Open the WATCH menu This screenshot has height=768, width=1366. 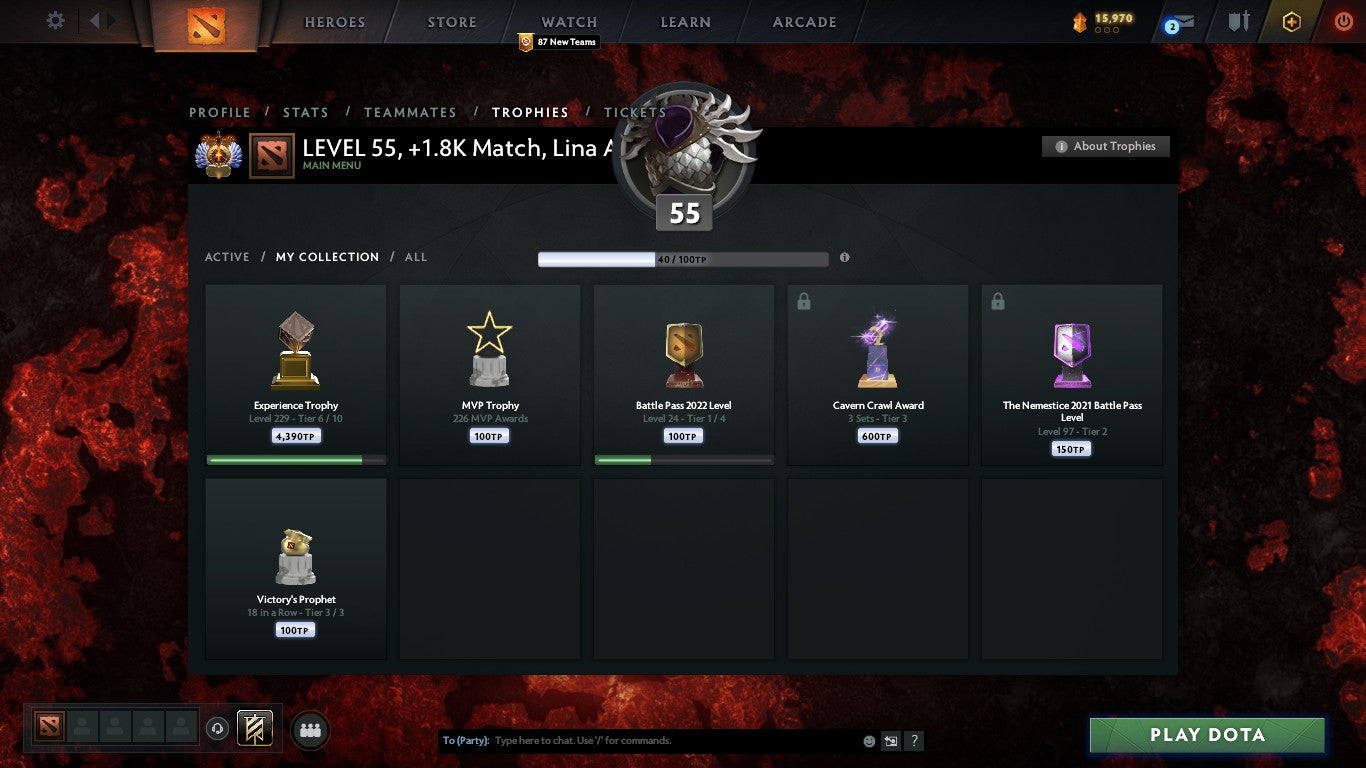pyautogui.click(x=568, y=21)
